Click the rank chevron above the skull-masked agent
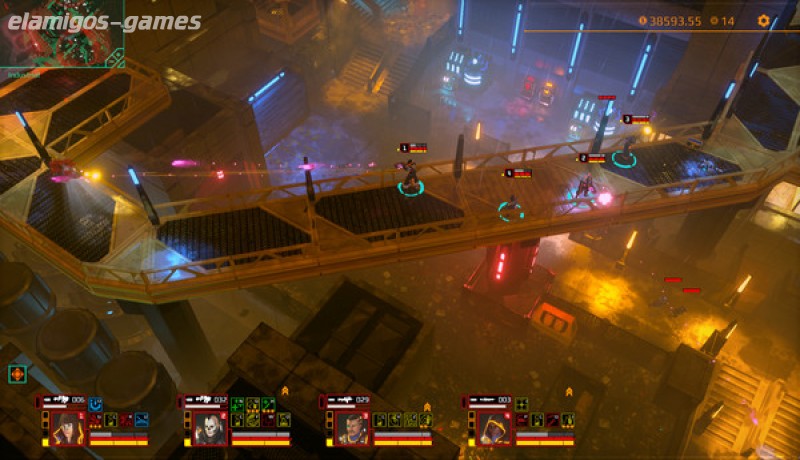Screen dimensions: 800x460 (x=284, y=390)
